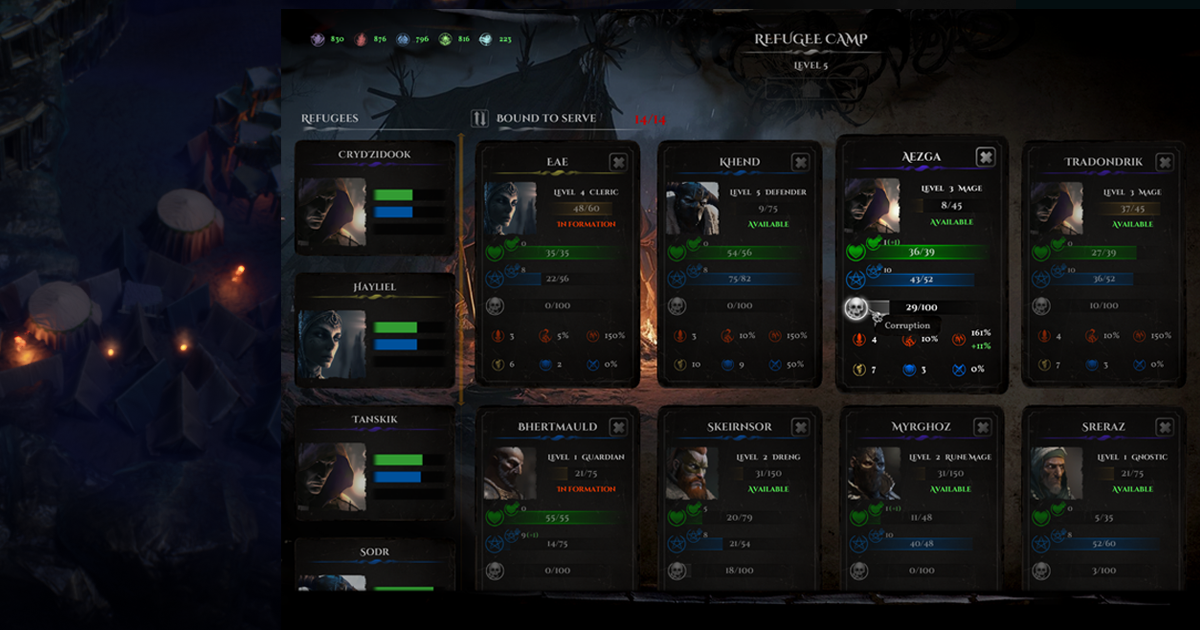Screen dimensions: 1200x630
Task: Select the Tanskik refugee card
Action: coord(375,461)
